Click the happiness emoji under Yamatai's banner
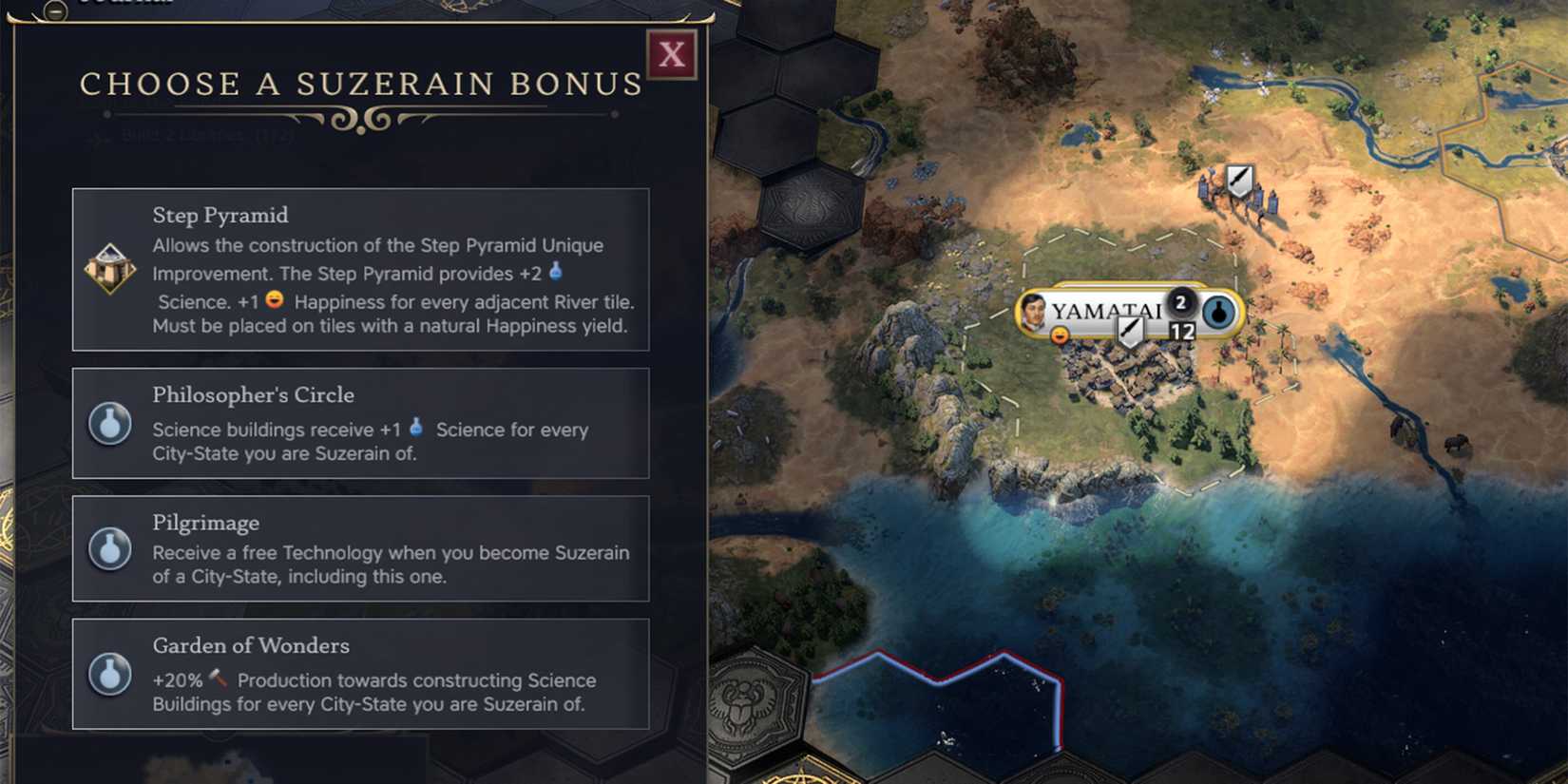1568x784 pixels. tap(1058, 335)
